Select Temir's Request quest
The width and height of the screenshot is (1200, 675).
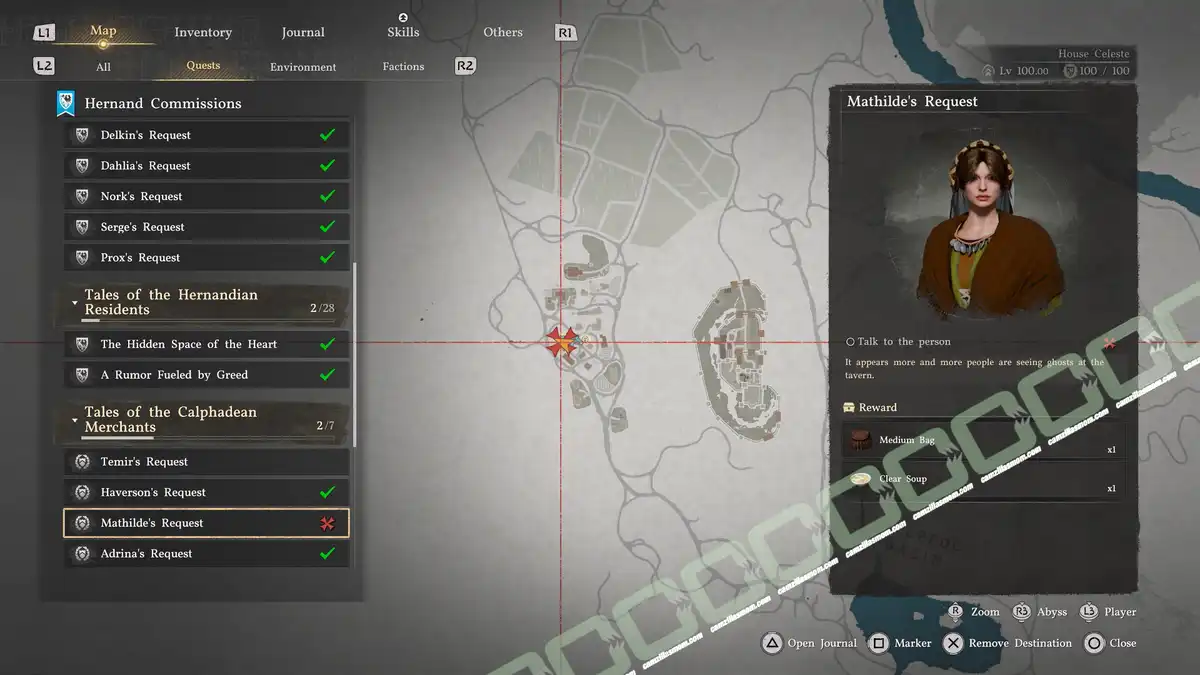click(206, 462)
